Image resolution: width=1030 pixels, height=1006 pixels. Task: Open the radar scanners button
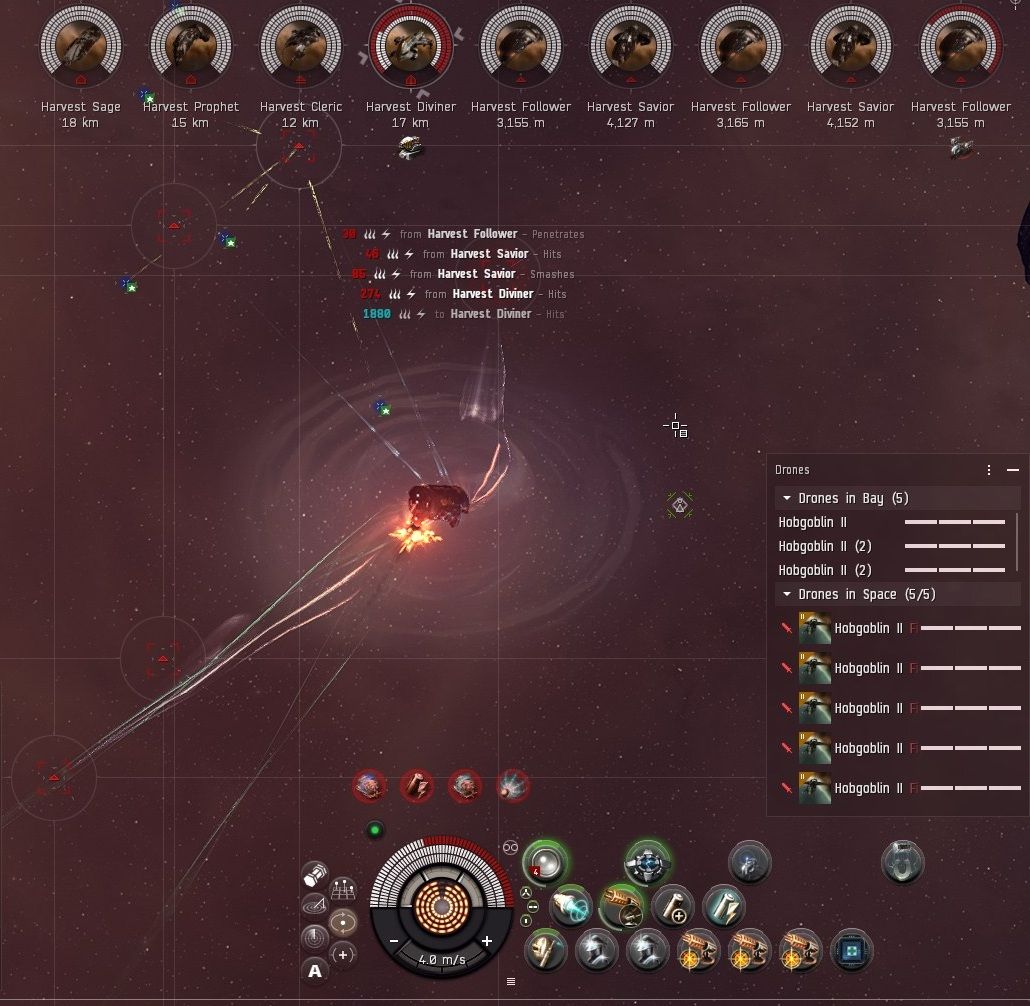(314, 937)
